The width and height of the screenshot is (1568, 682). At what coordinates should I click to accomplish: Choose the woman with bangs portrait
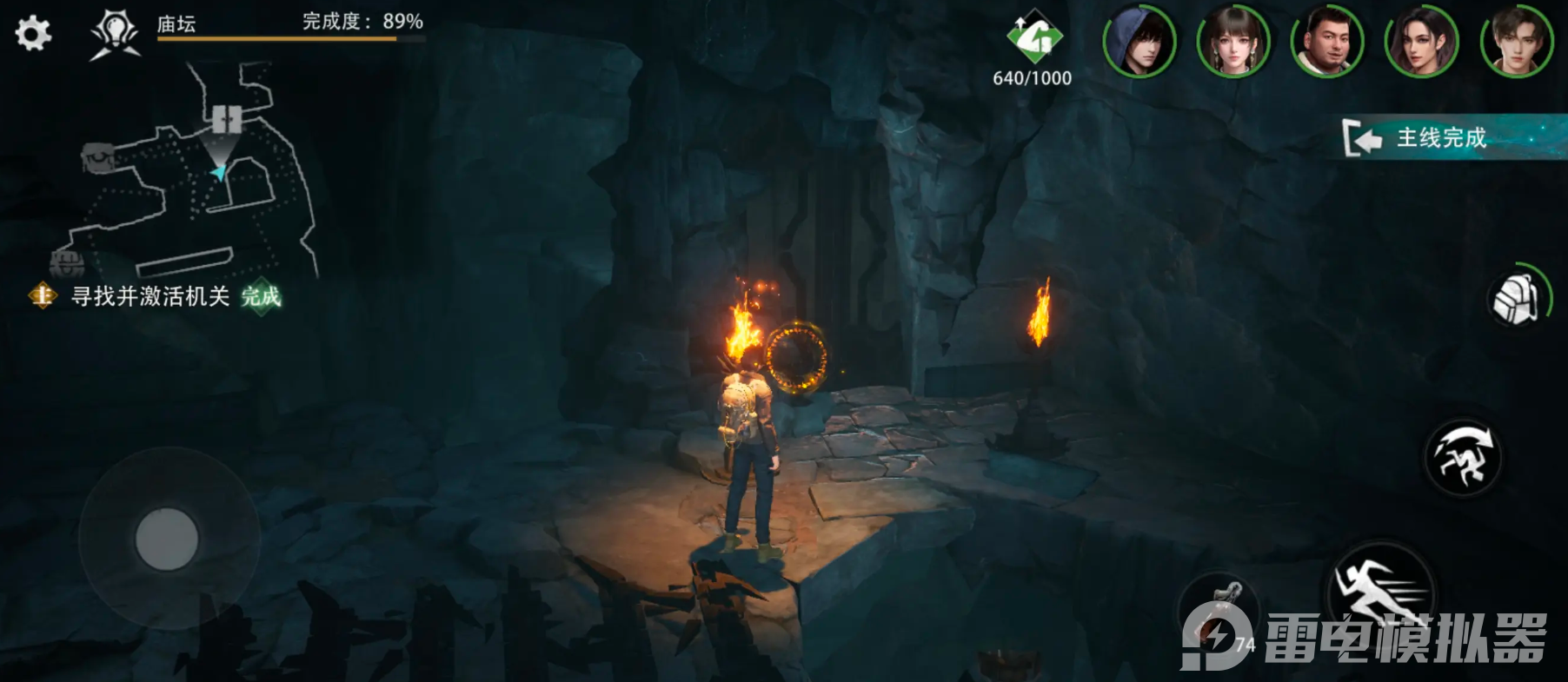[1232, 42]
